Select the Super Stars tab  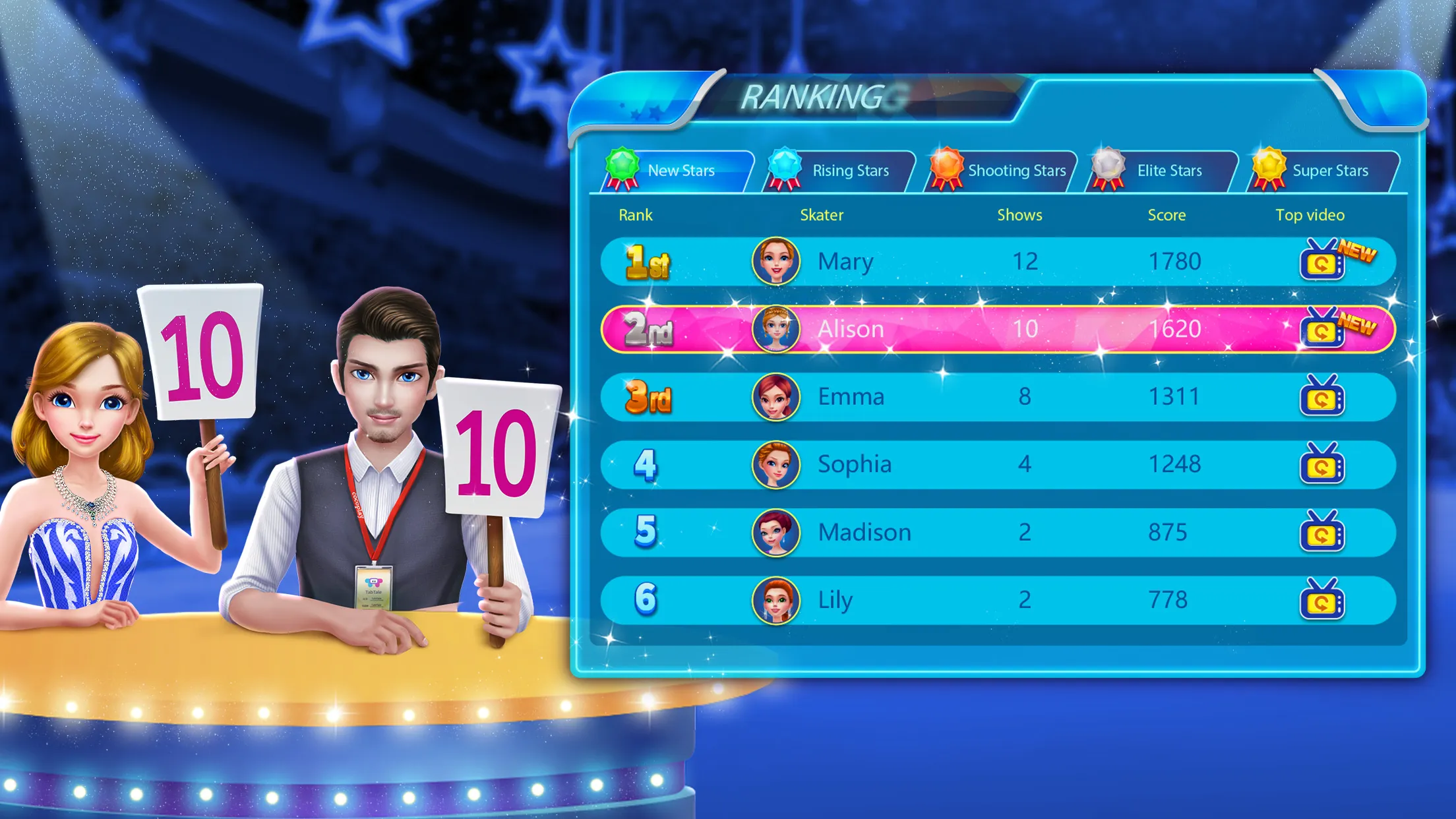pyautogui.click(x=1331, y=169)
